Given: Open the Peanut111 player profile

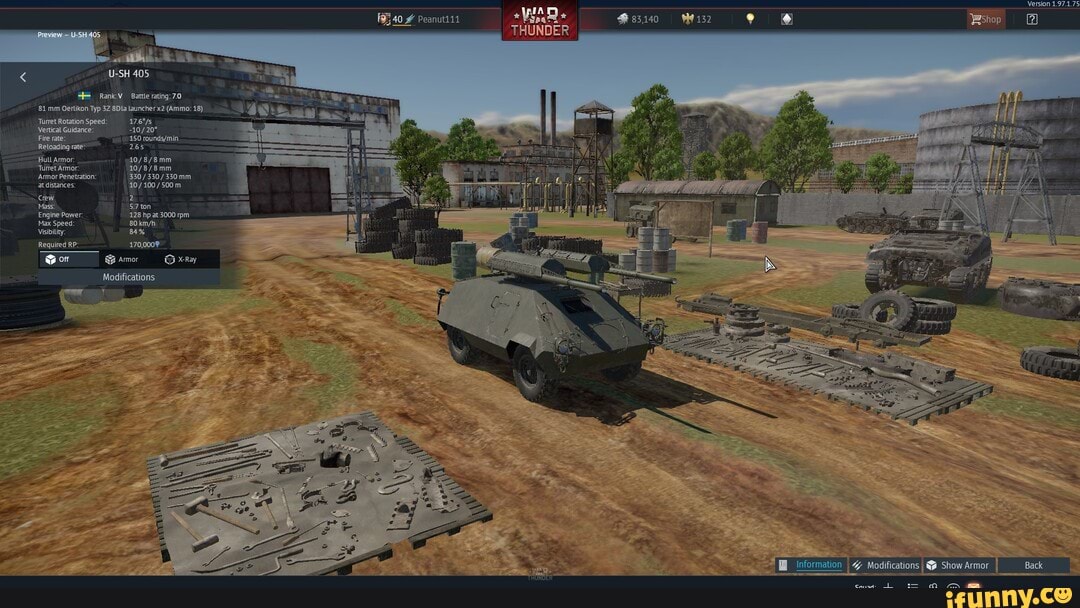Looking at the screenshot, I should pos(437,19).
